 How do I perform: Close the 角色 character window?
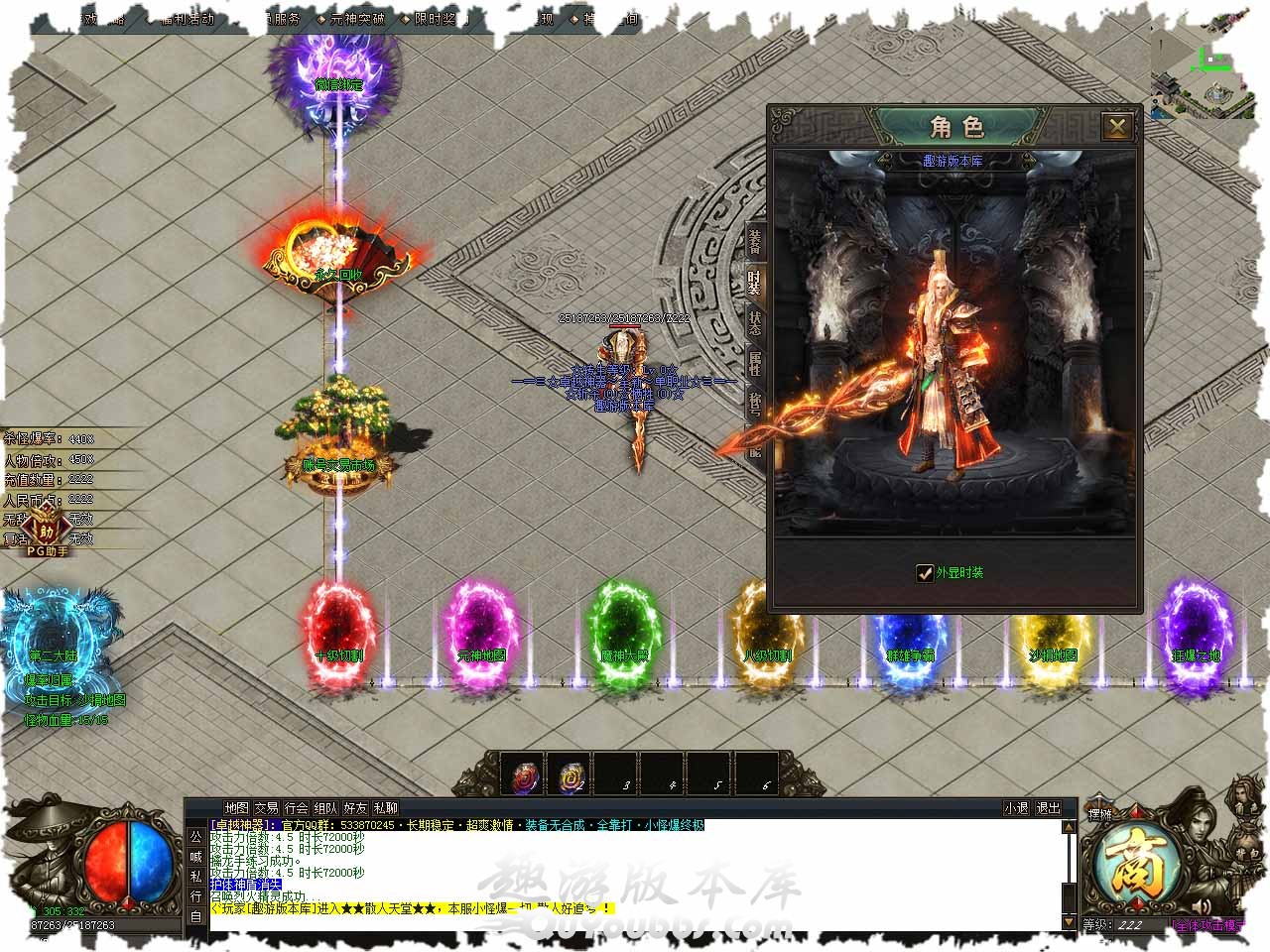[1116, 127]
